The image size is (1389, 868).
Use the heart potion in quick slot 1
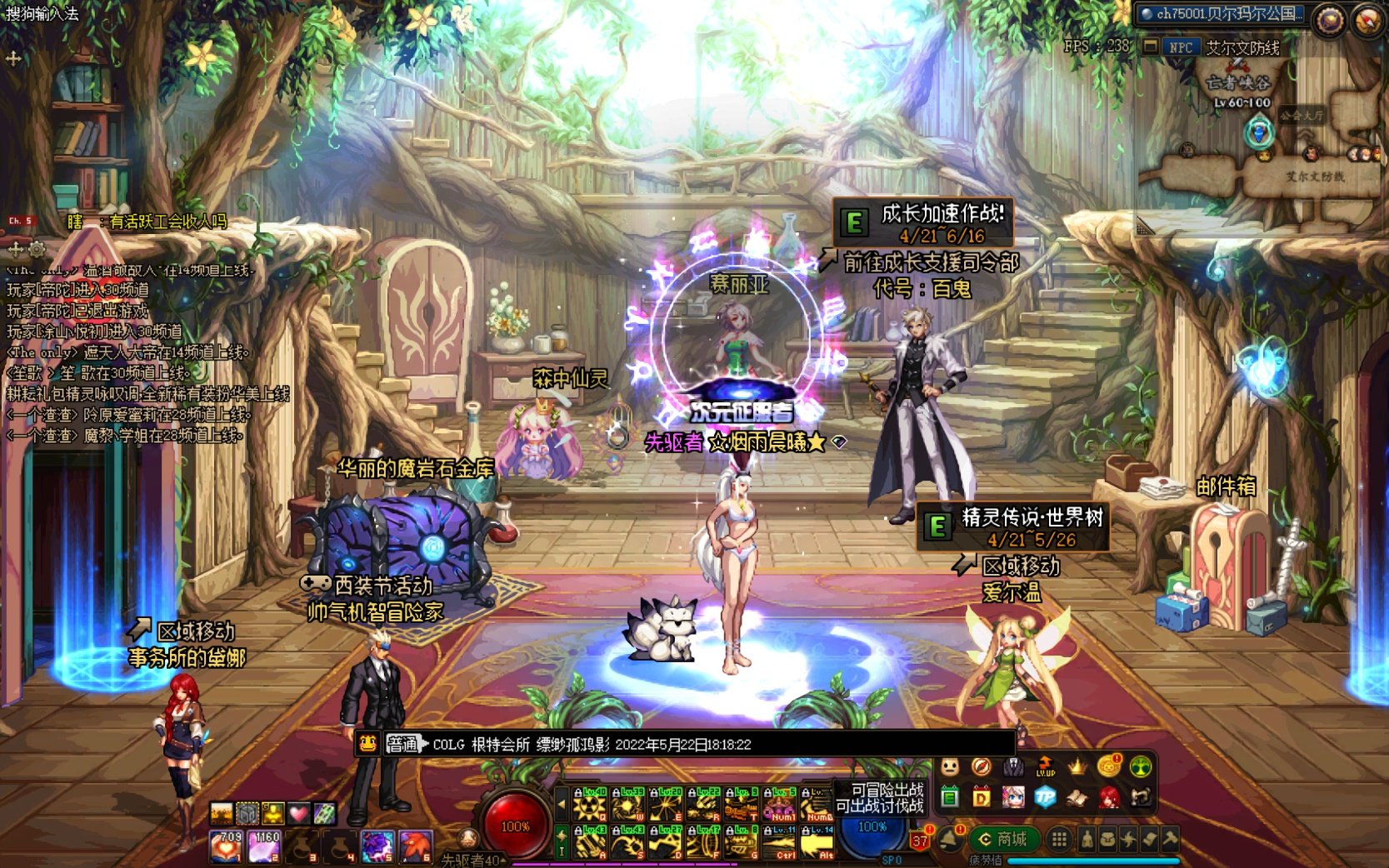(x=226, y=846)
